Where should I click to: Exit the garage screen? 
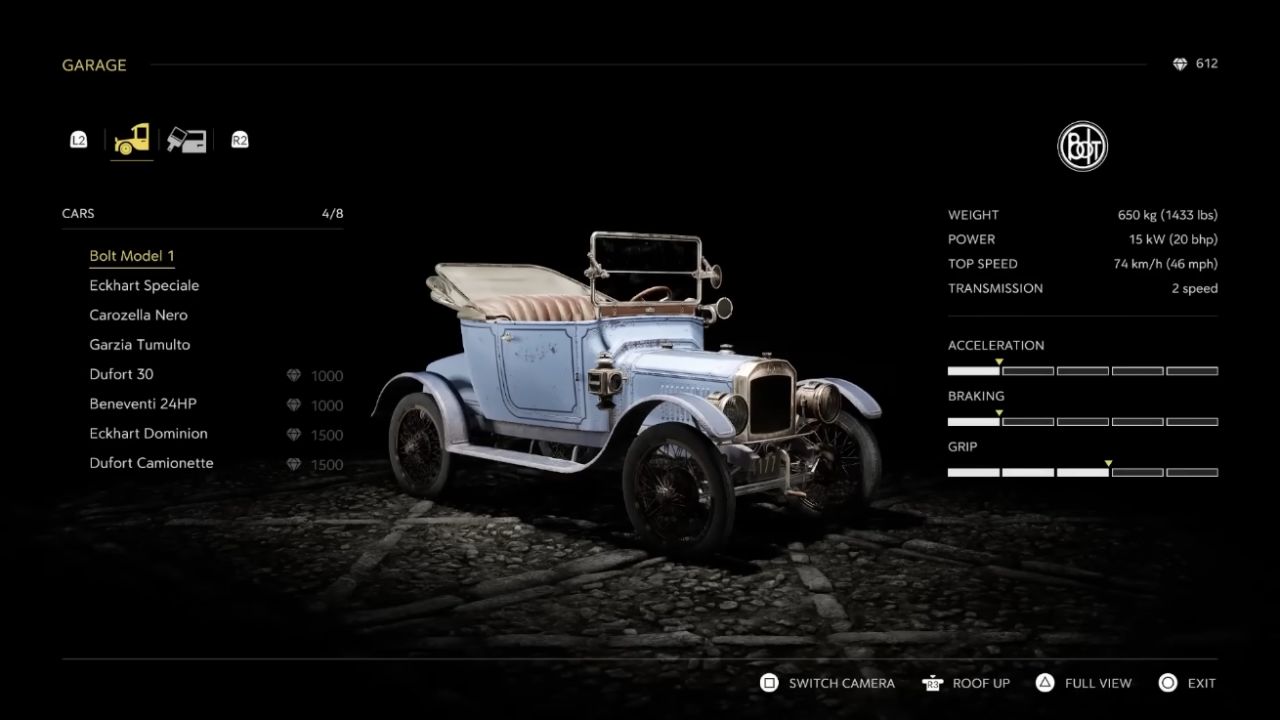point(1187,683)
